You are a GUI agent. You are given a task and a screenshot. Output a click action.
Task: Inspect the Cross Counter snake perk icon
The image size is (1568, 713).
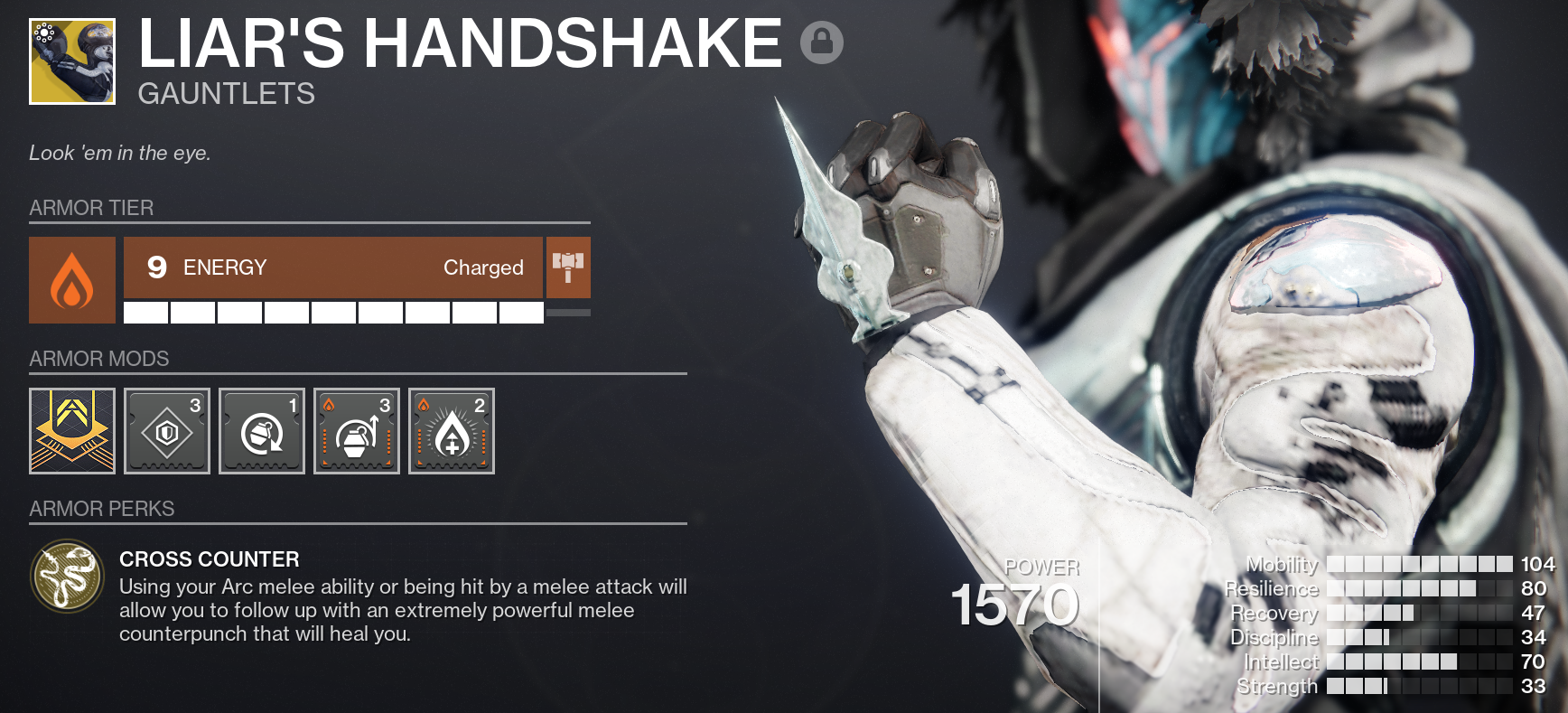[x=68, y=577]
